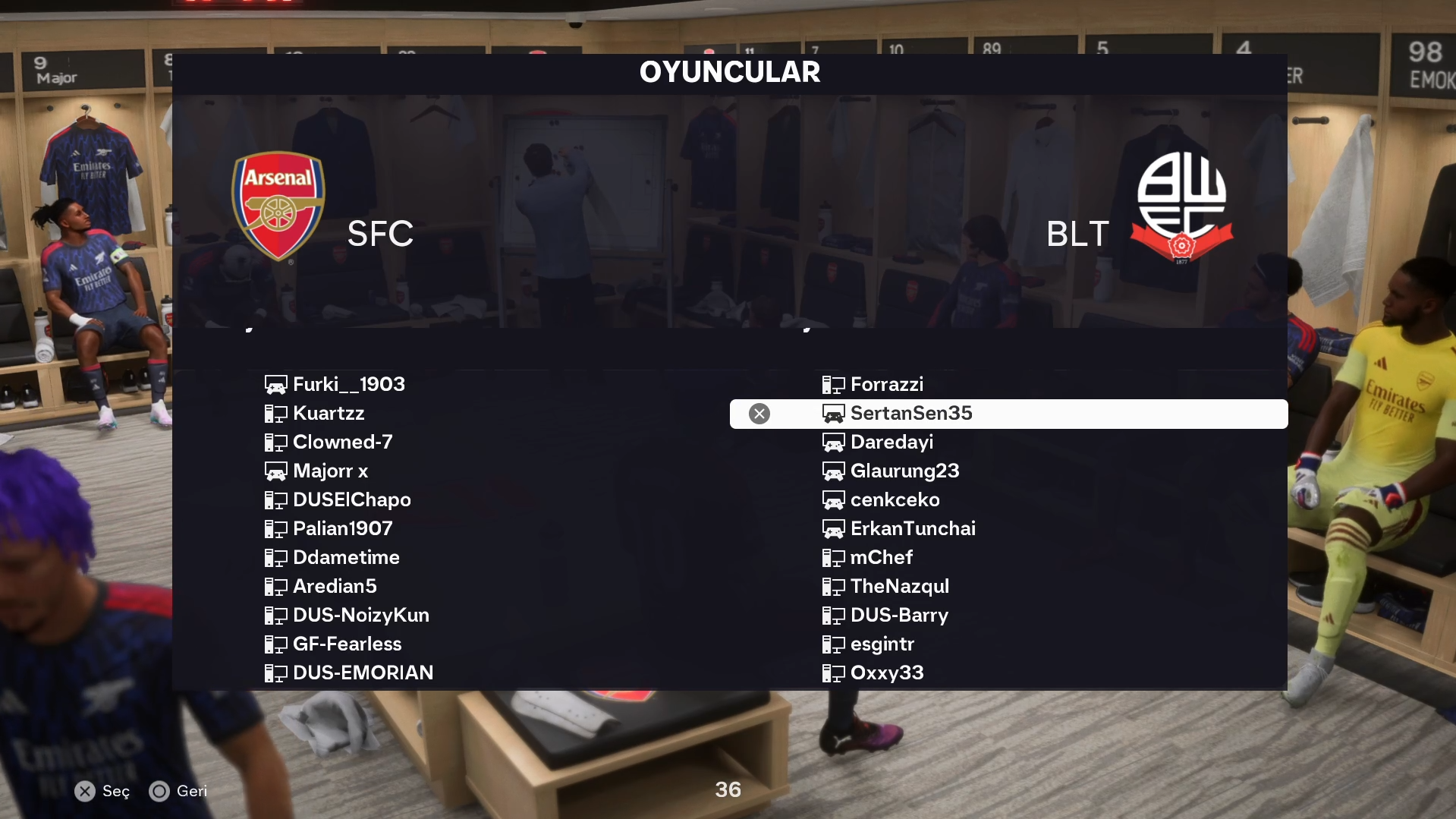The height and width of the screenshot is (819, 1456).
Task: Select the TheNazqul player row
Action: [x=899, y=587]
